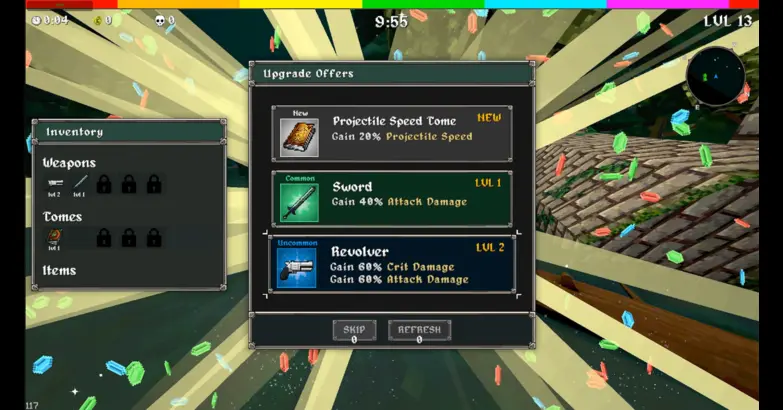Select the sword weapon in inventory

click(79, 184)
